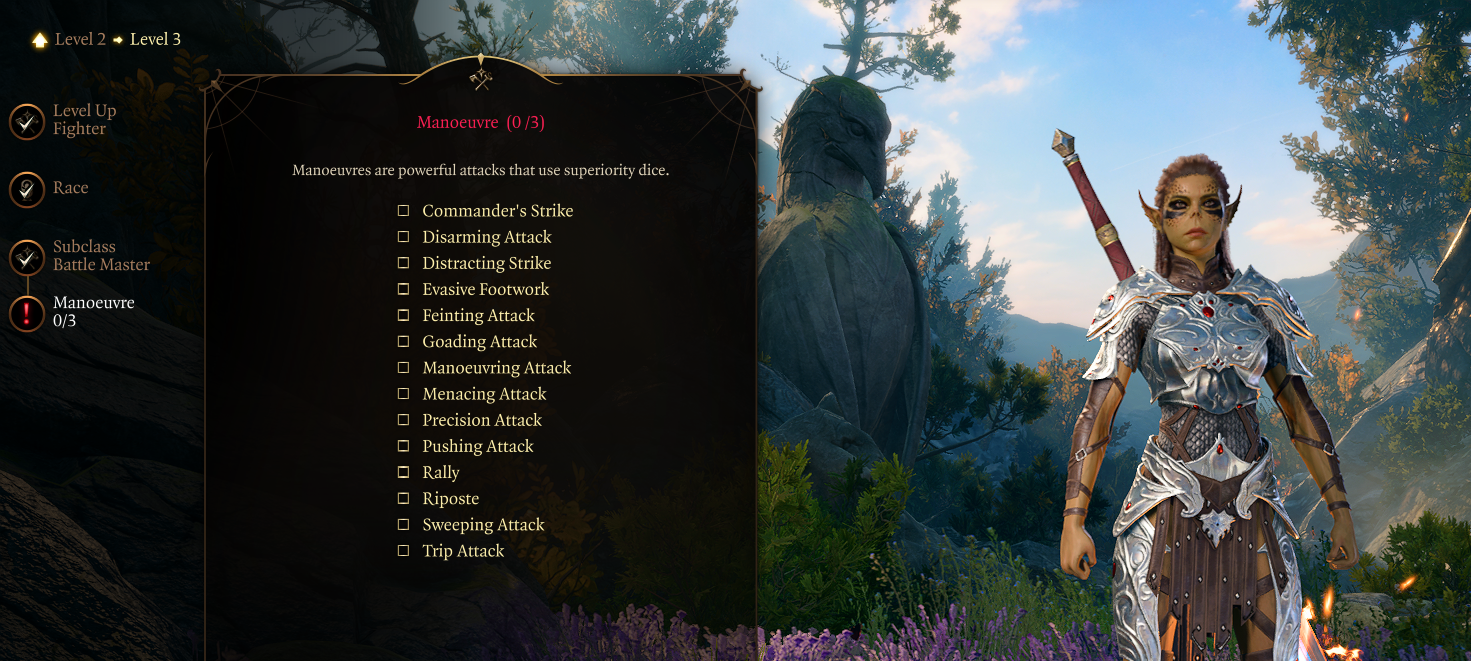Check the Rally manoeuvre box
Image resolution: width=1471 pixels, height=661 pixels.
404,472
